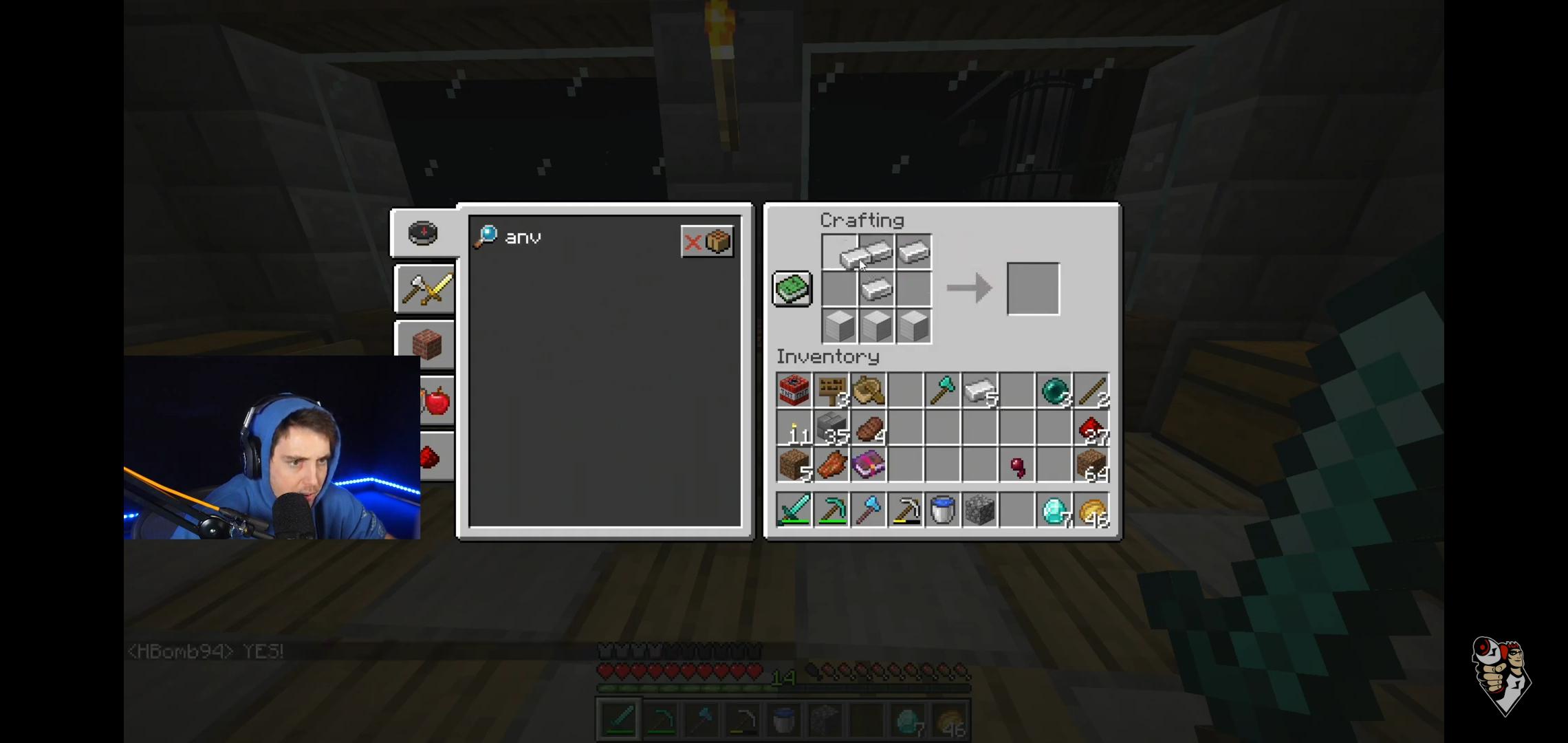Image resolution: width=1568 pixels, height=743 pixels.
Task: Select the diamond sword in the hotbar
Action: click(794, 509)
